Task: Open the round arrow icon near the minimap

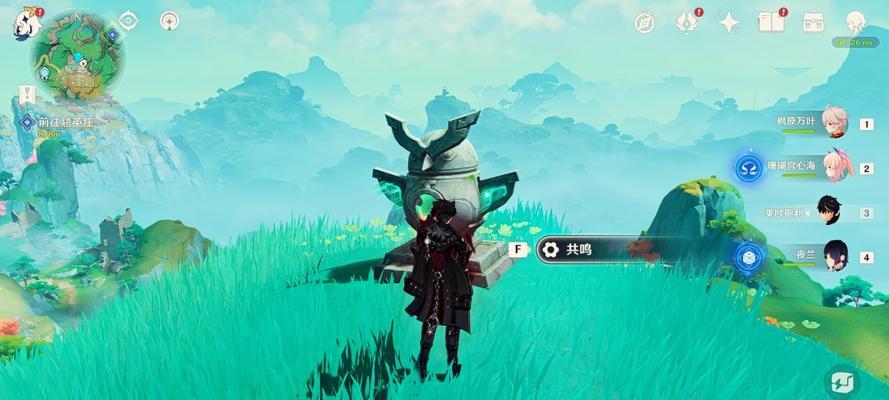Action: 170,20
